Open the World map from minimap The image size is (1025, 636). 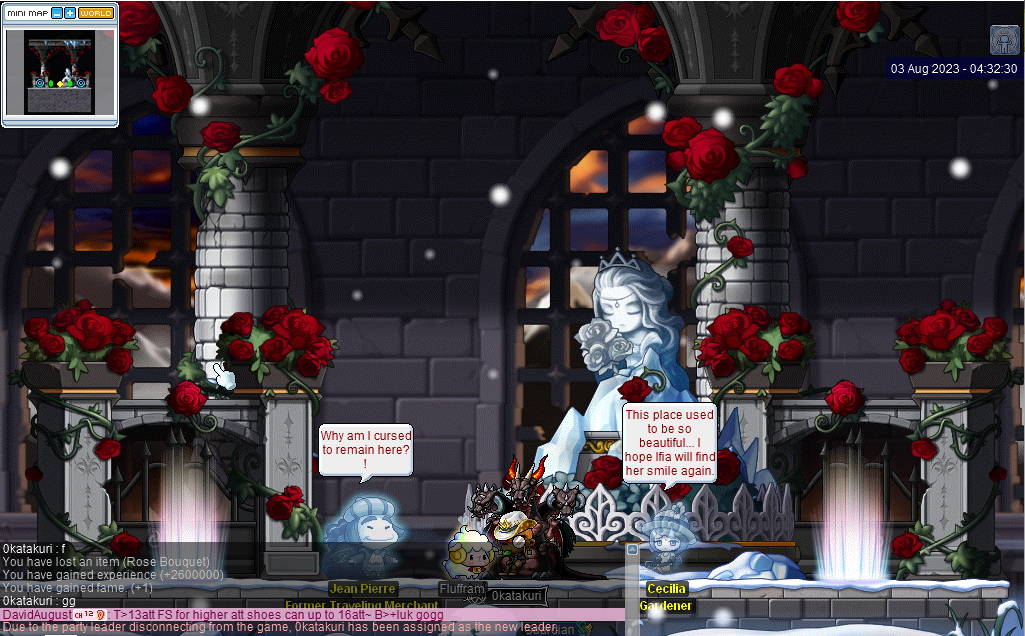[96, 13]
